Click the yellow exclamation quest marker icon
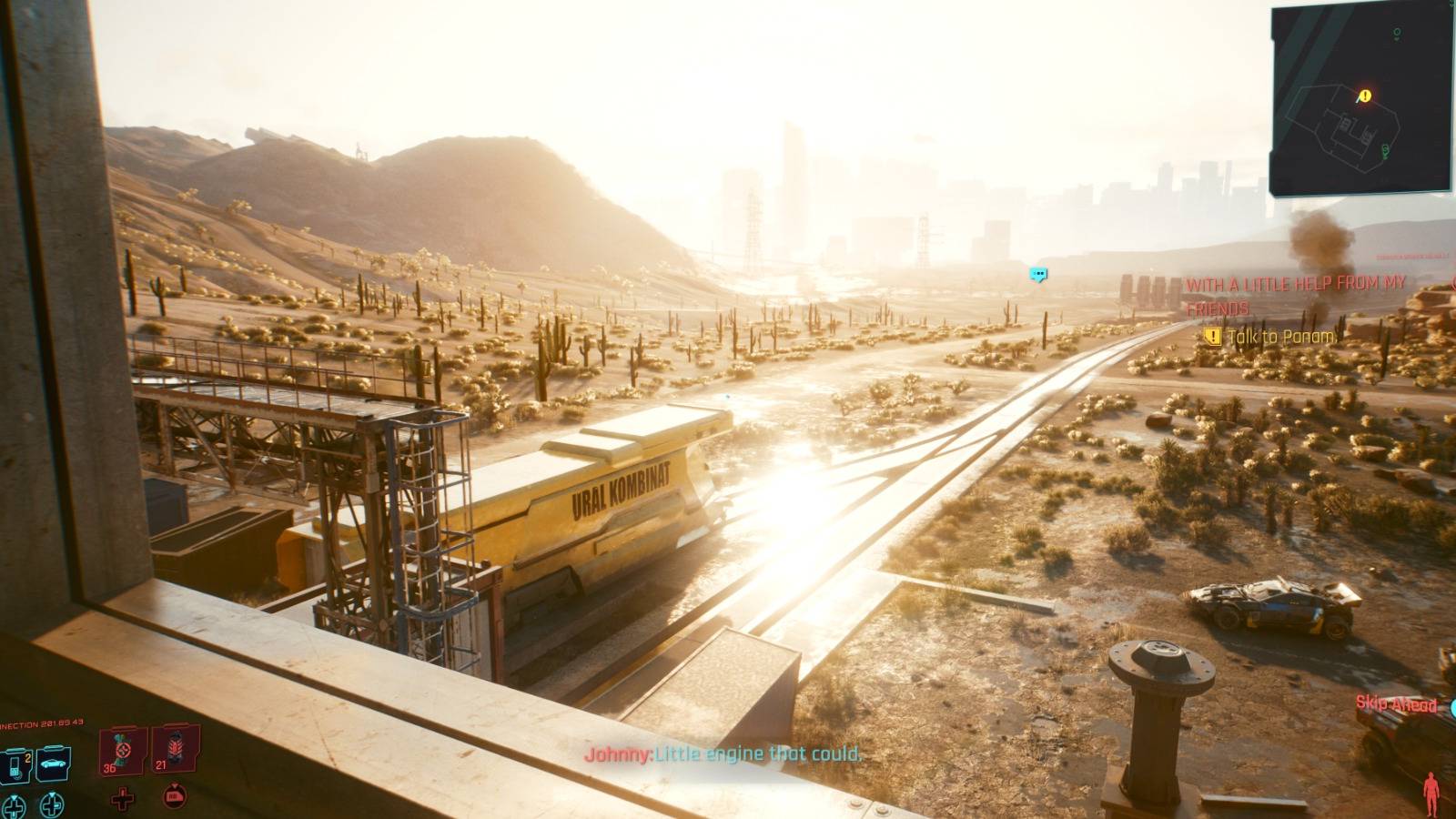 point(1212,338)
